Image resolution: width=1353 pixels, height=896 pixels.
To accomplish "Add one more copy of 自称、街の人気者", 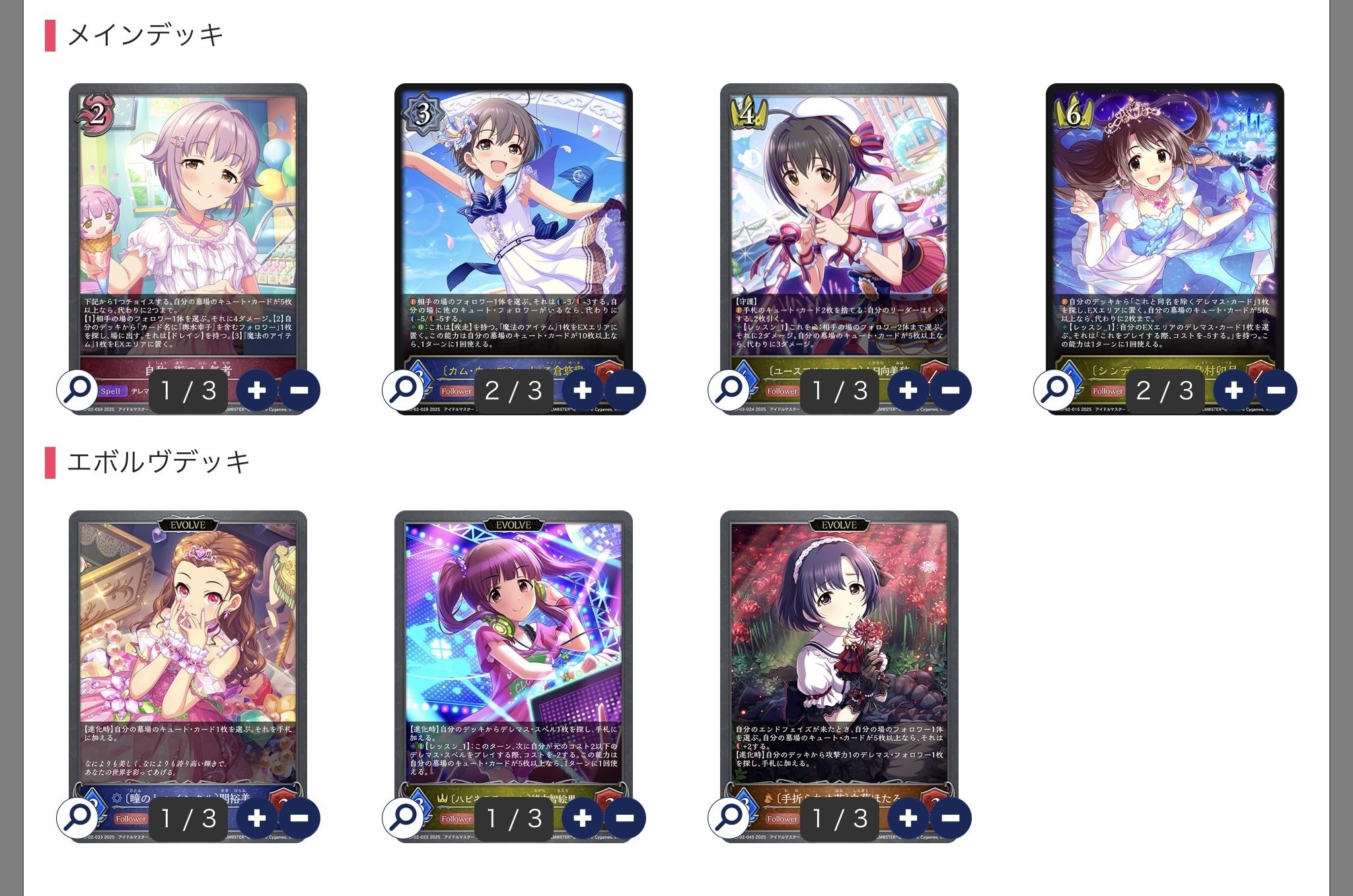I will [x=258, y=390].
